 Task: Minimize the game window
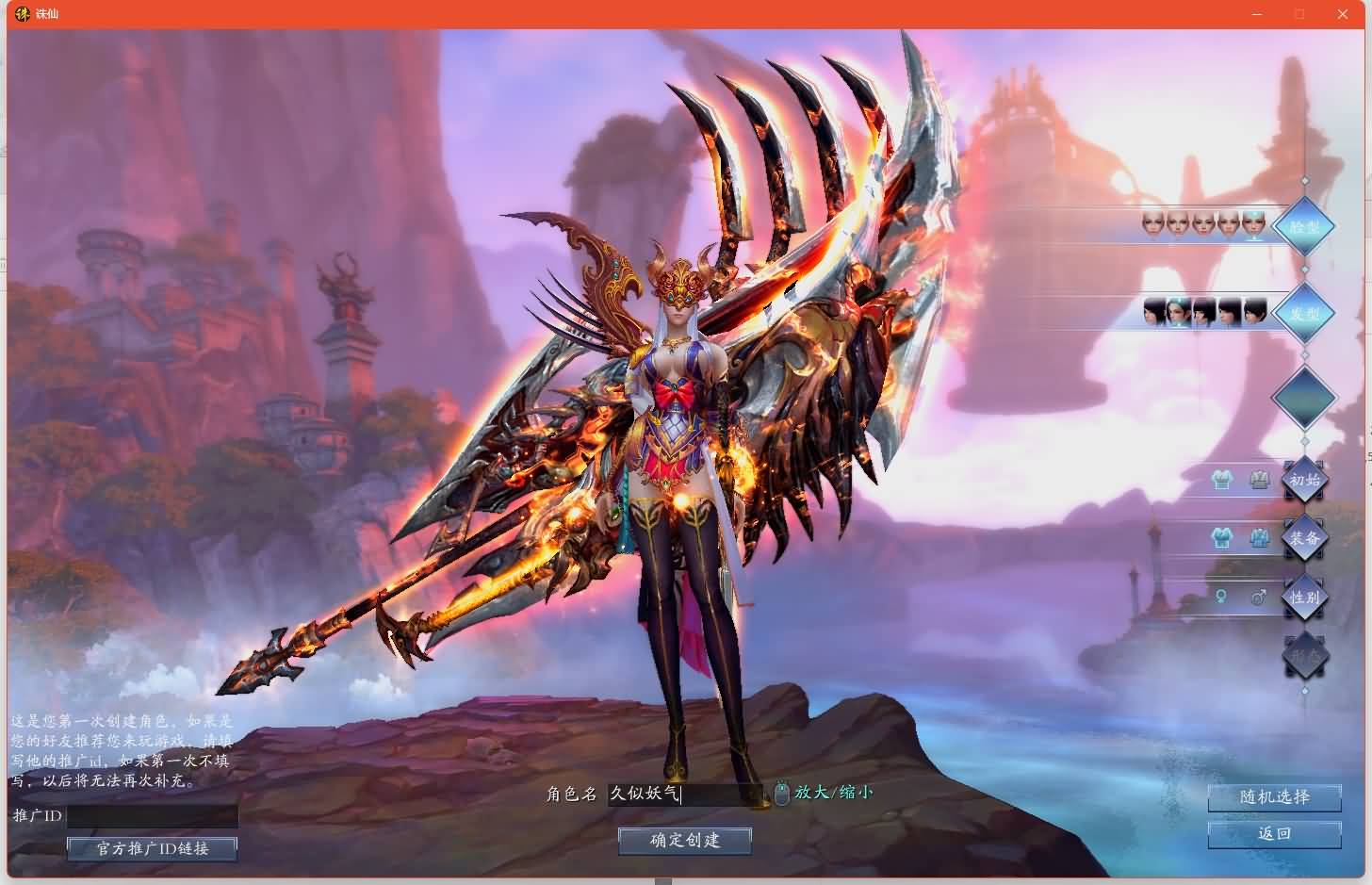(1257, 14)
